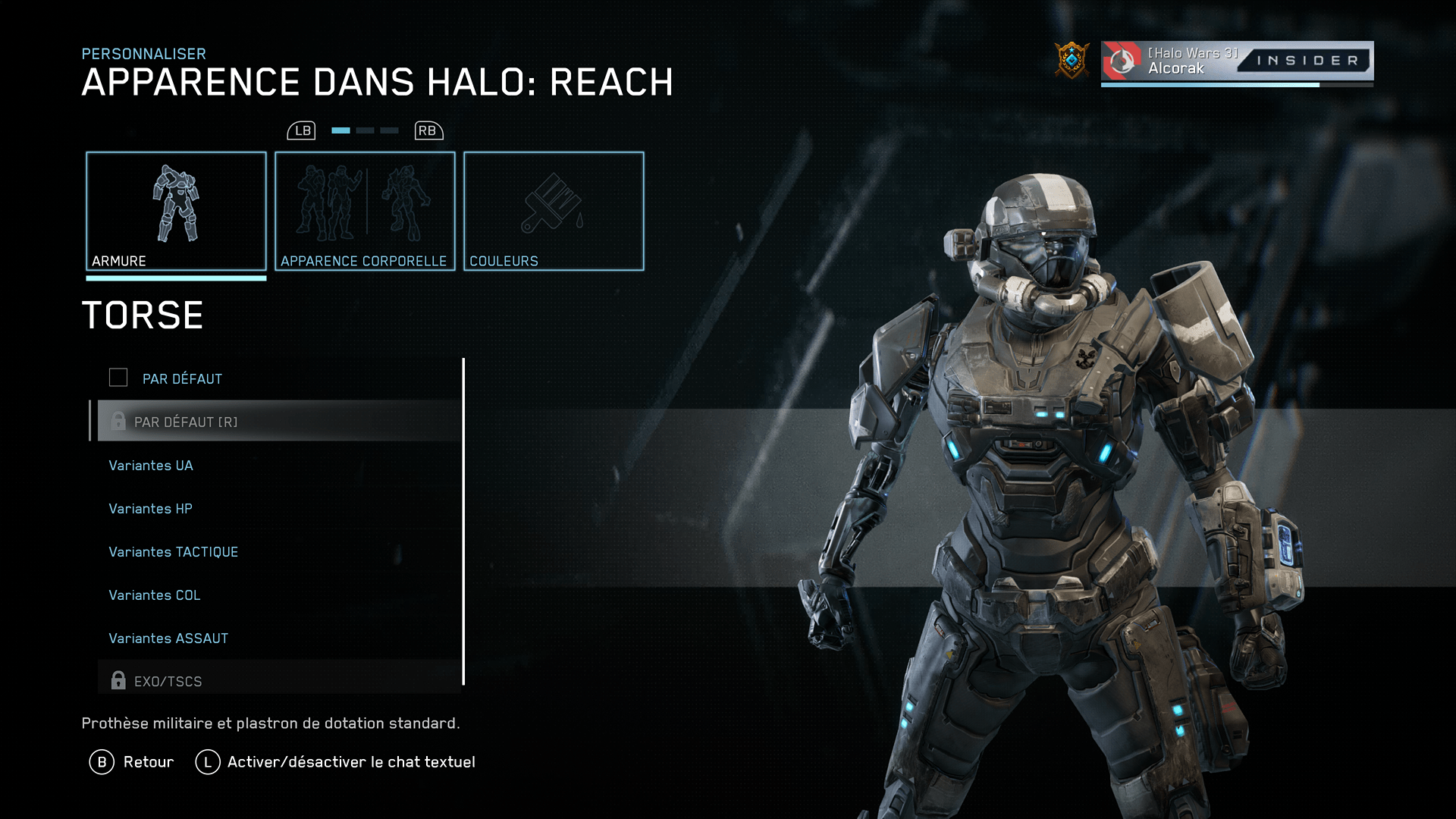Show the Variantes TACTIQUE entries

(x=173, y=552)
